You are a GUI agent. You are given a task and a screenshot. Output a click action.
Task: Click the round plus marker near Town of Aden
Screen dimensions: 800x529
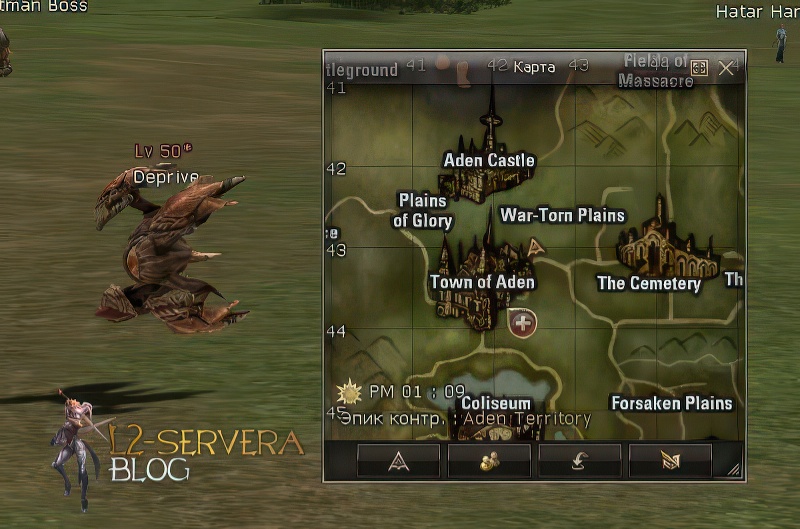tap(522, 323)
